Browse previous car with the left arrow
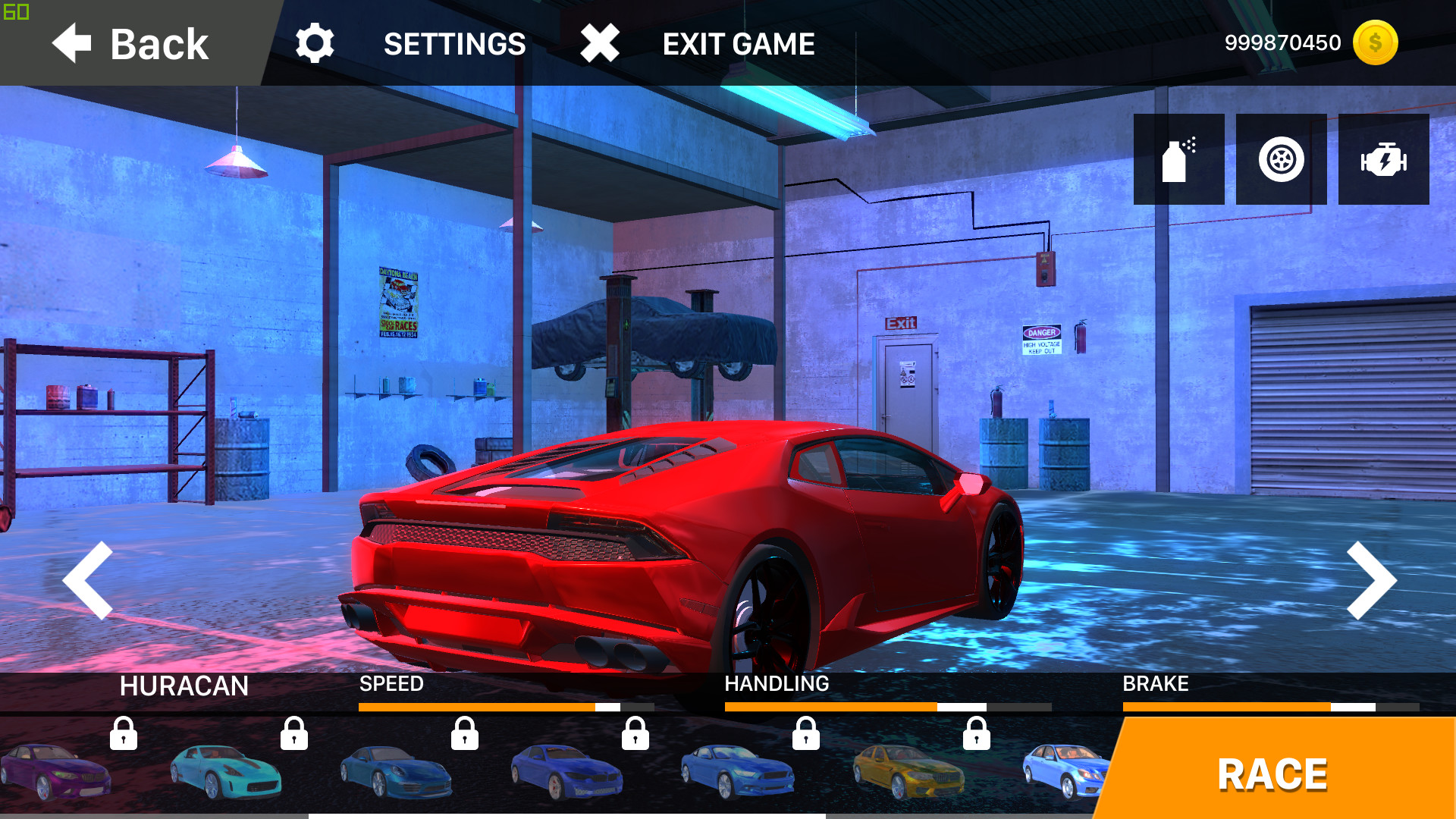1456x819 pixels. 89,580
